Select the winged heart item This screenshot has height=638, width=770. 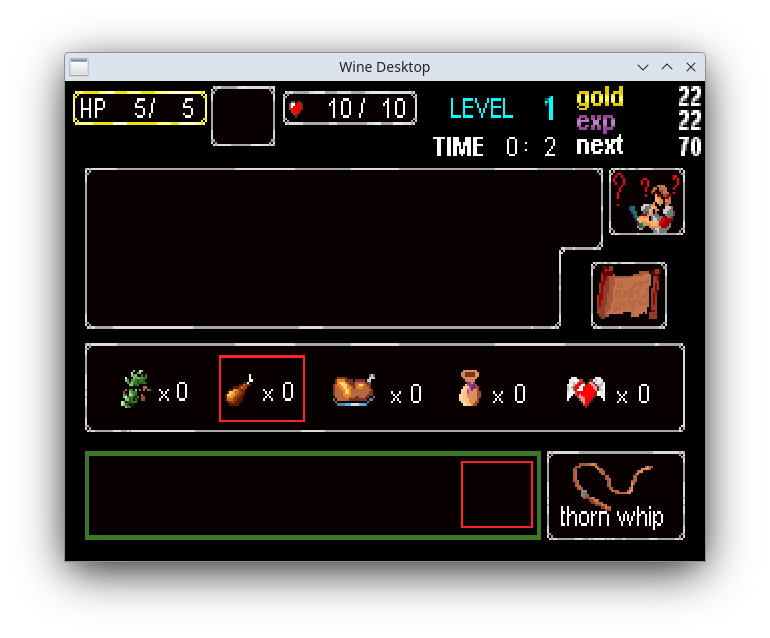[x=586, y=391]
